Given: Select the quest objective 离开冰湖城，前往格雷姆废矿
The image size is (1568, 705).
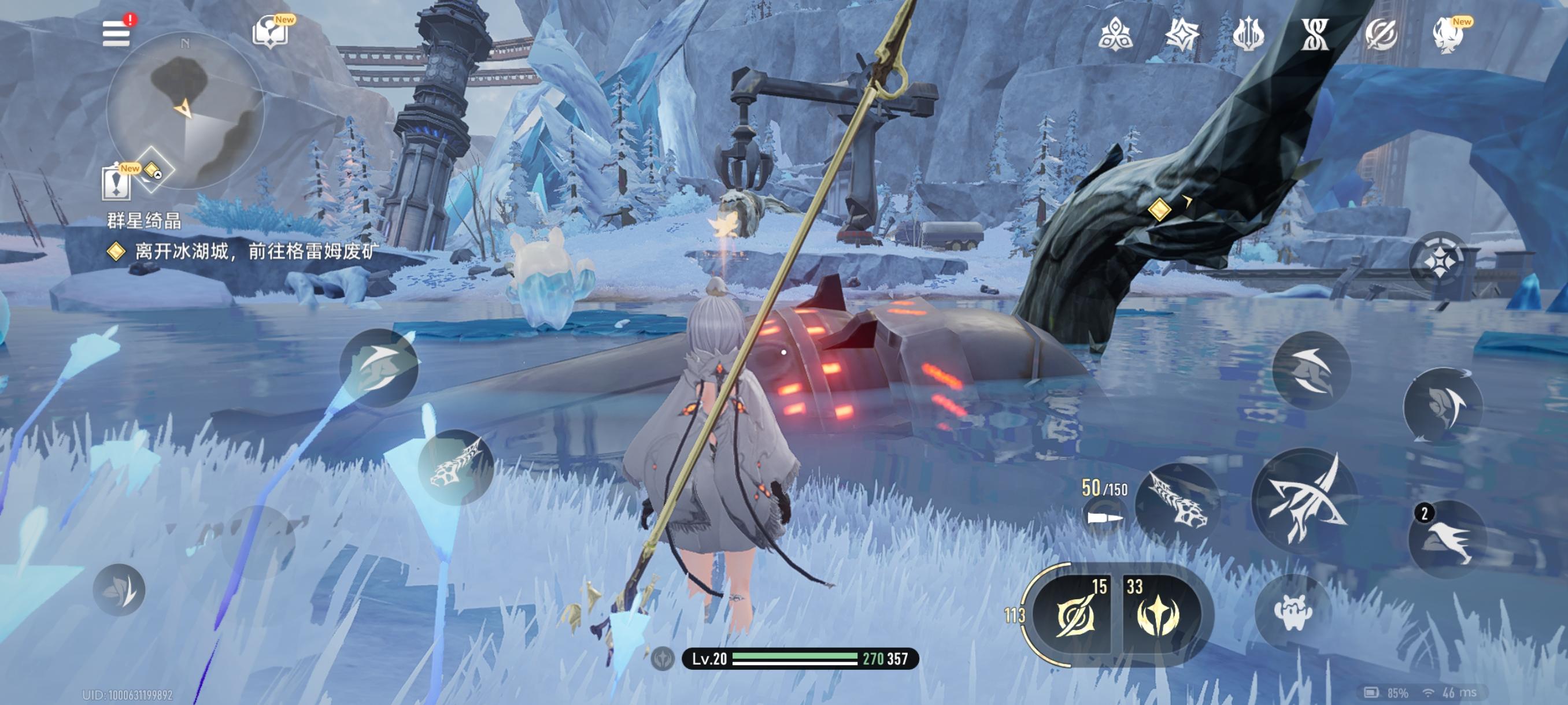Looking at the screenshot, I should click(256, 251).
